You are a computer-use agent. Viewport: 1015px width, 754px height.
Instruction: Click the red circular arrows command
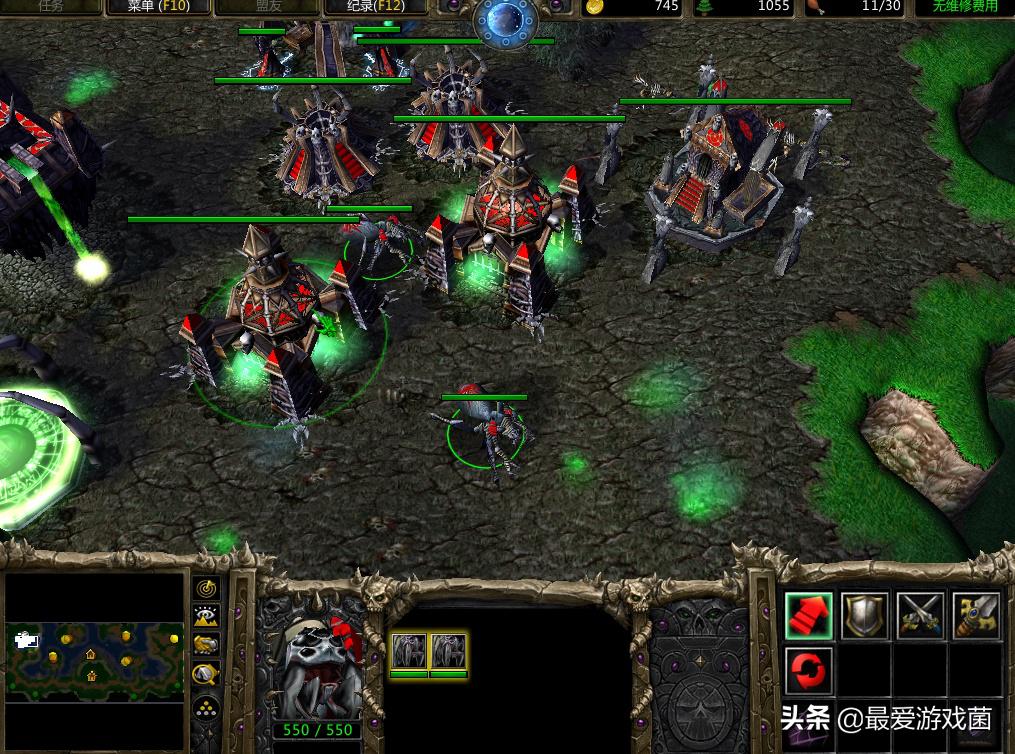tap(809, 671)
